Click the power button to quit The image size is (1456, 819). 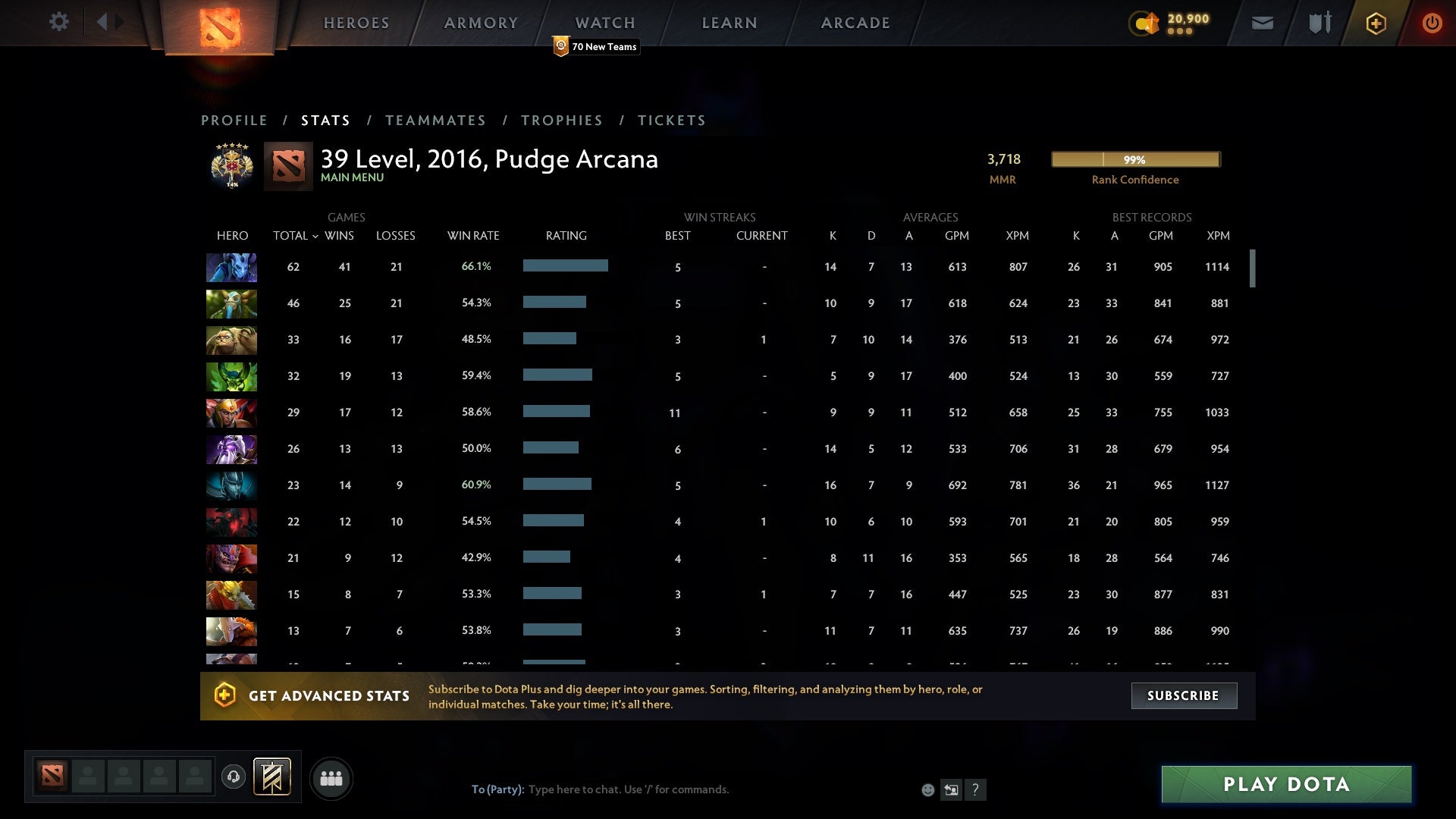tap(1432, 23)
